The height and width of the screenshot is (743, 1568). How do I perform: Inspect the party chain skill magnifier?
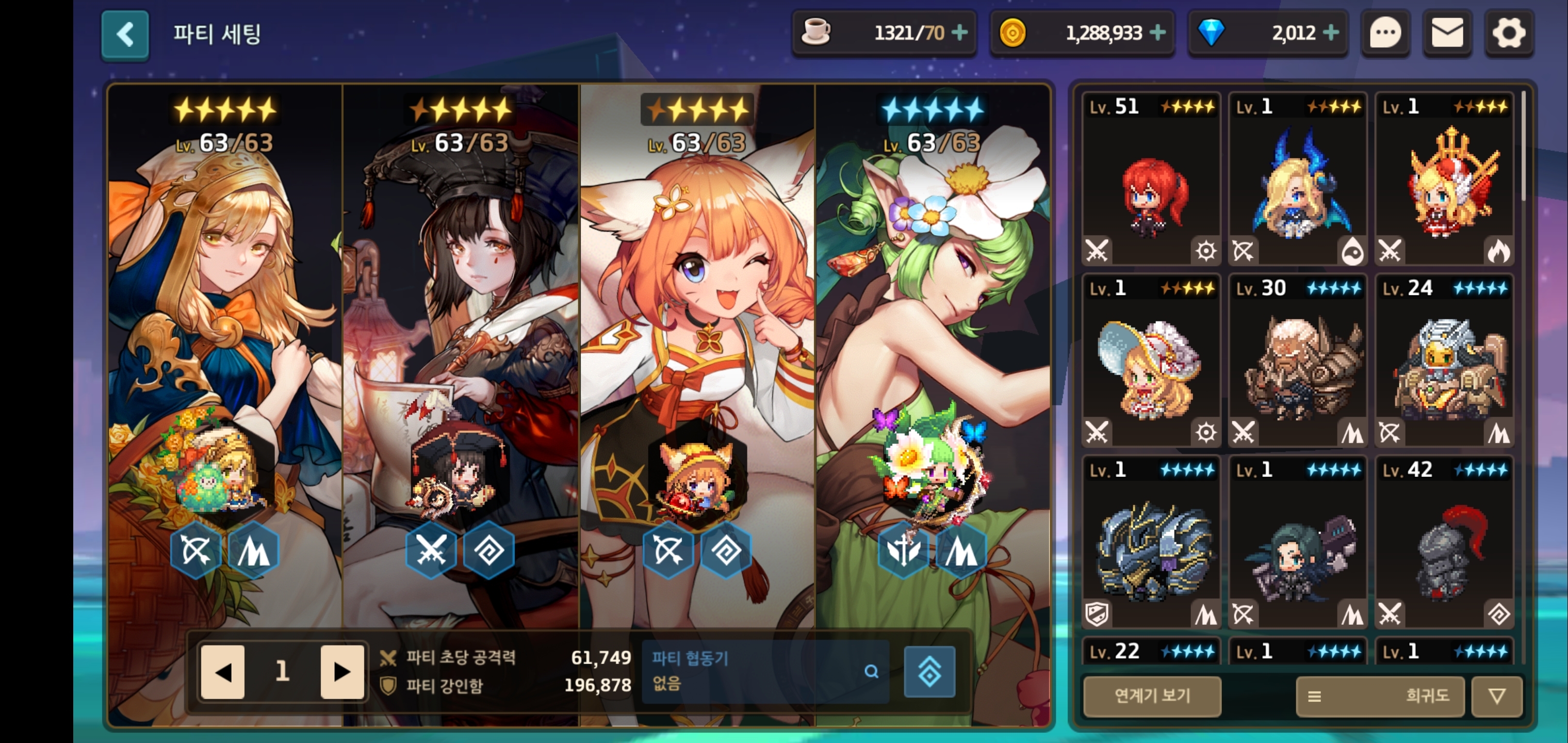pyautogui.click(x=871, y=671)
